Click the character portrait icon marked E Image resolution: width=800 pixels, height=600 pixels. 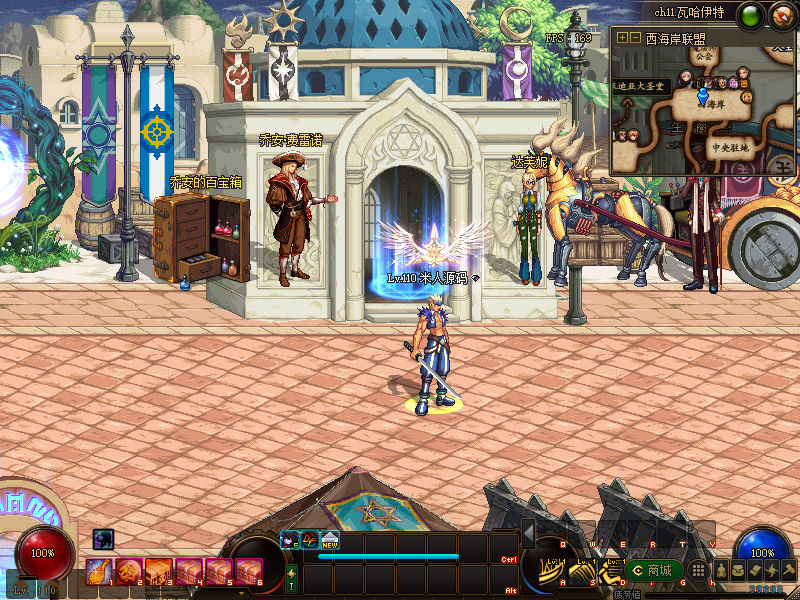290,540
